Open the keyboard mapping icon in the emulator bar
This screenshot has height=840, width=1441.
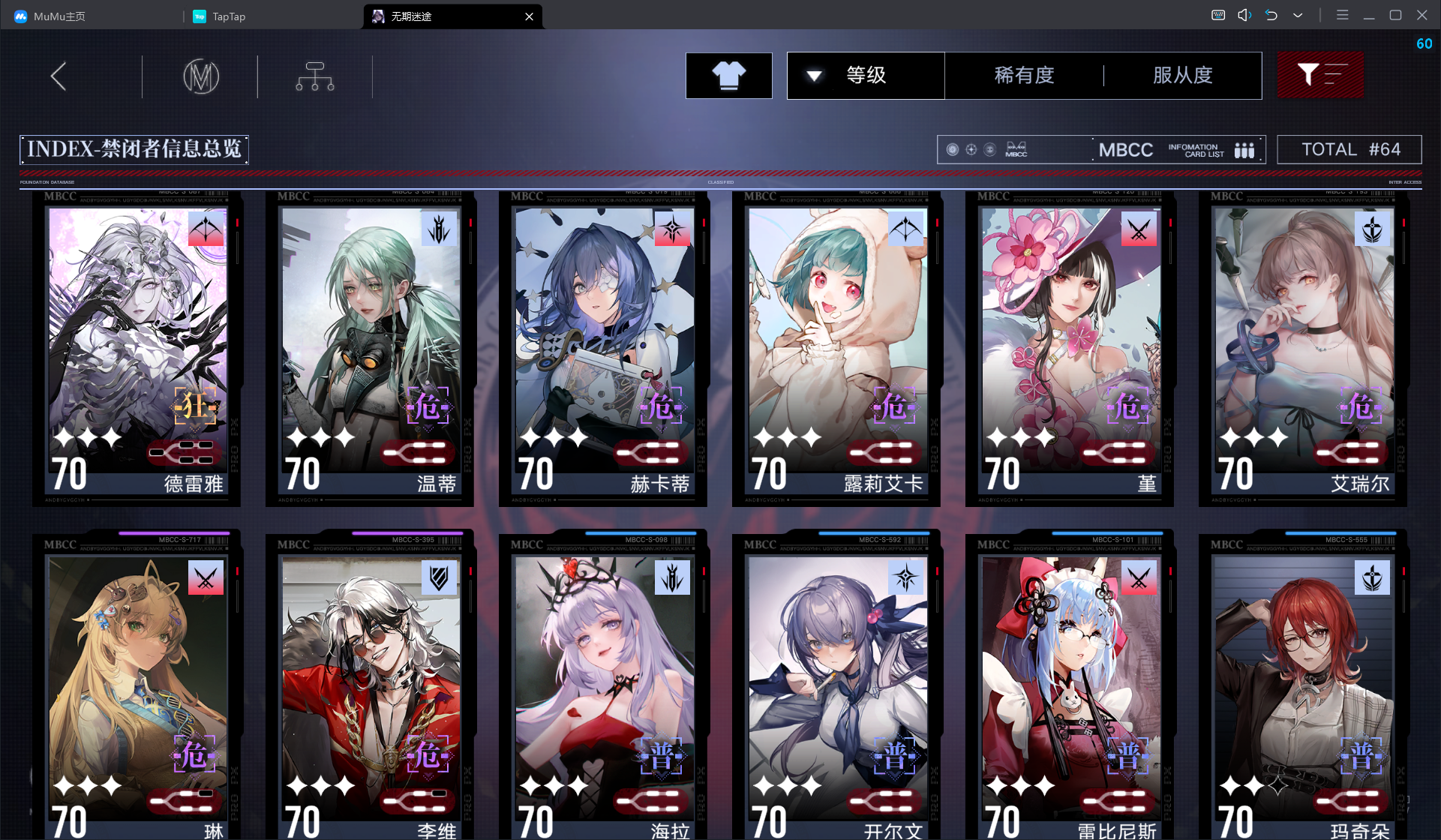click(1217, 15)
